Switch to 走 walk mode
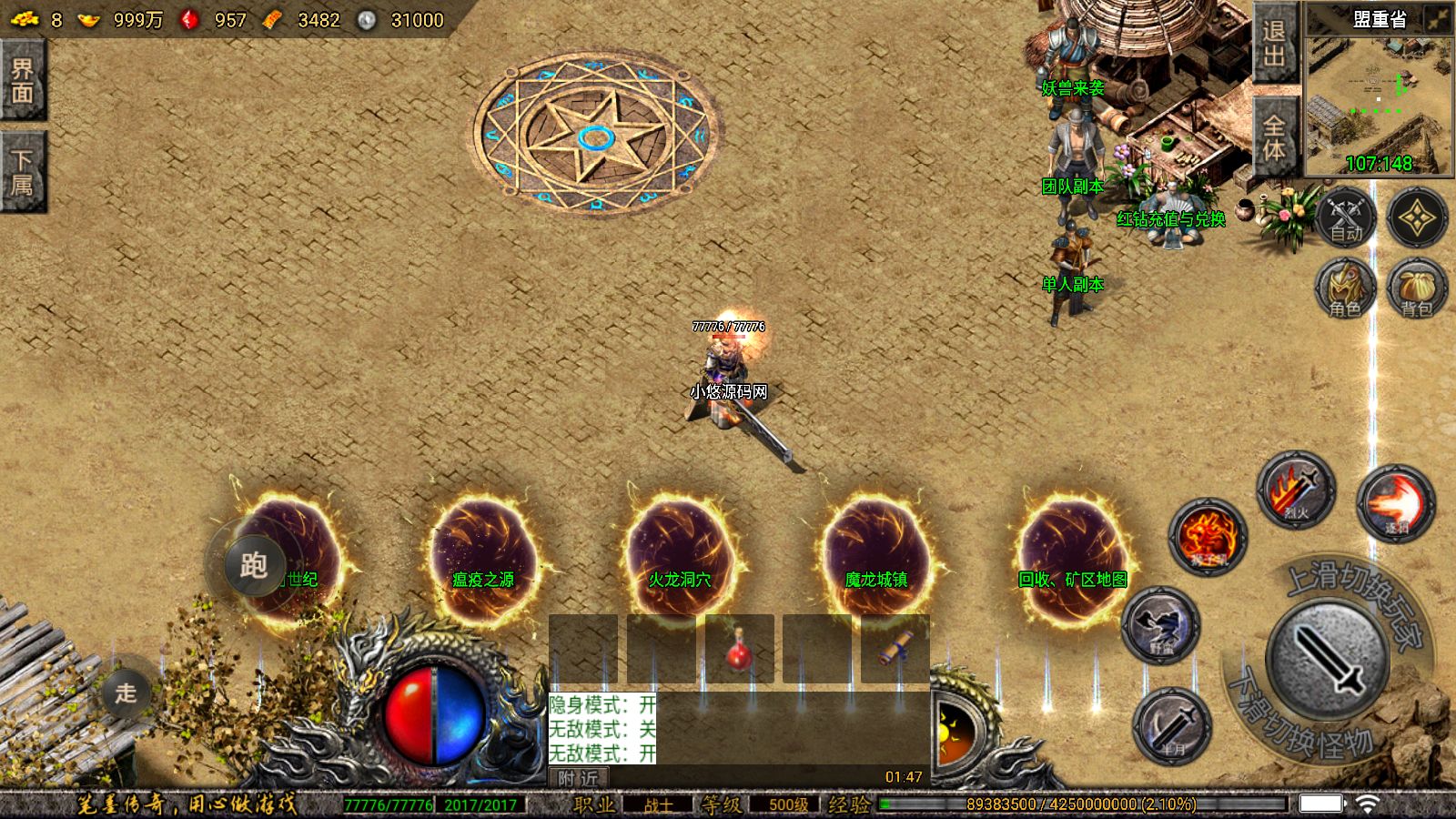The width and height of the screenshot is (1456, 819). [125, 693]
